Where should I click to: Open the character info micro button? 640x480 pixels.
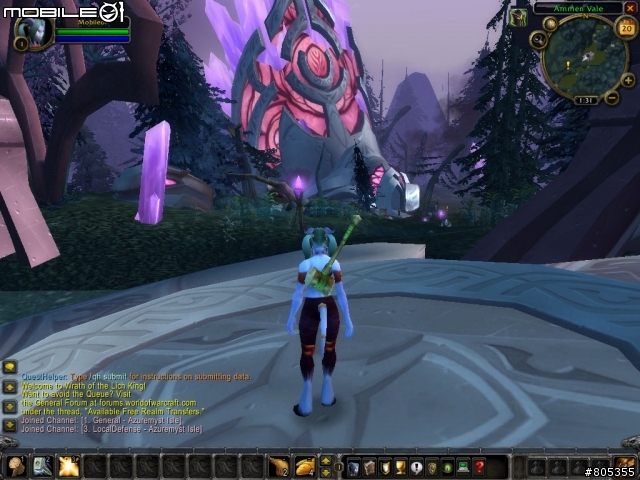(x=353, y=467)
